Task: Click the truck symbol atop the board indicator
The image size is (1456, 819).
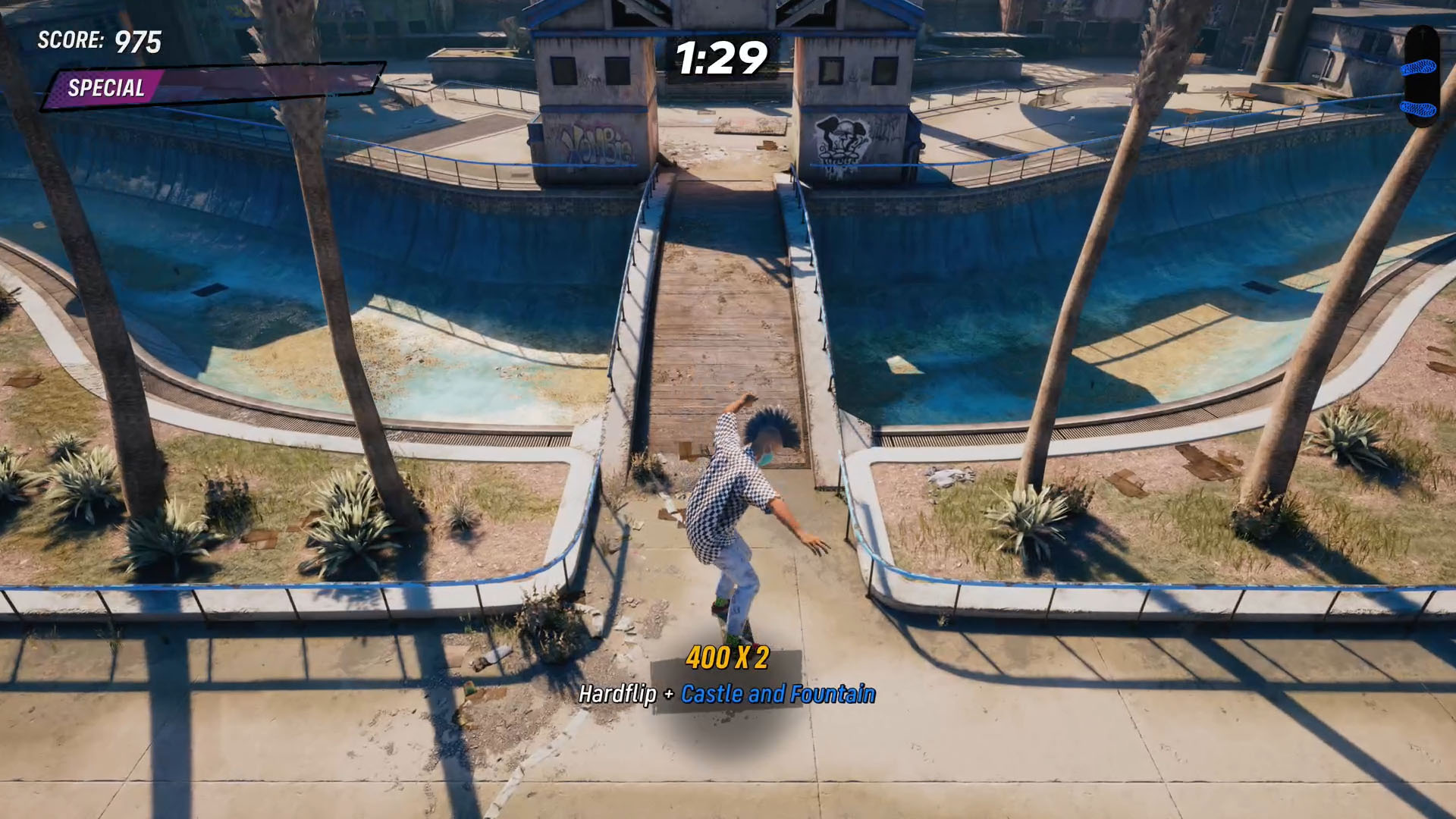Action: 1423,33
